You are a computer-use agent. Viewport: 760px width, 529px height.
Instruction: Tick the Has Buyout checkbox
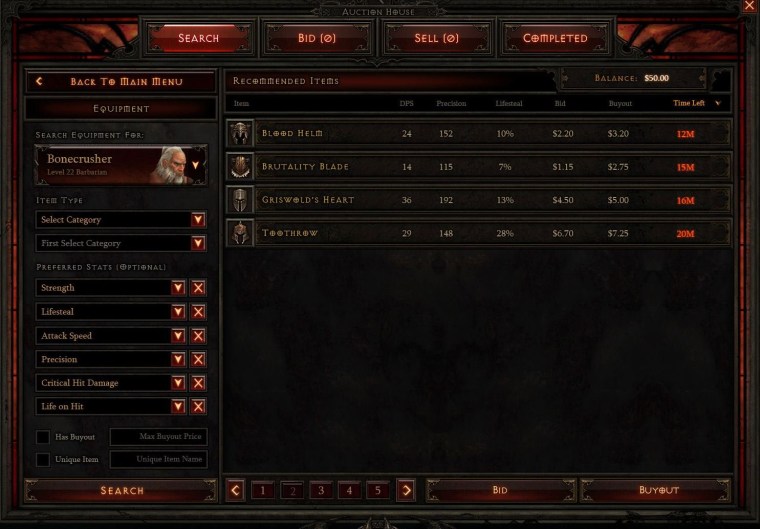point(43,437)
